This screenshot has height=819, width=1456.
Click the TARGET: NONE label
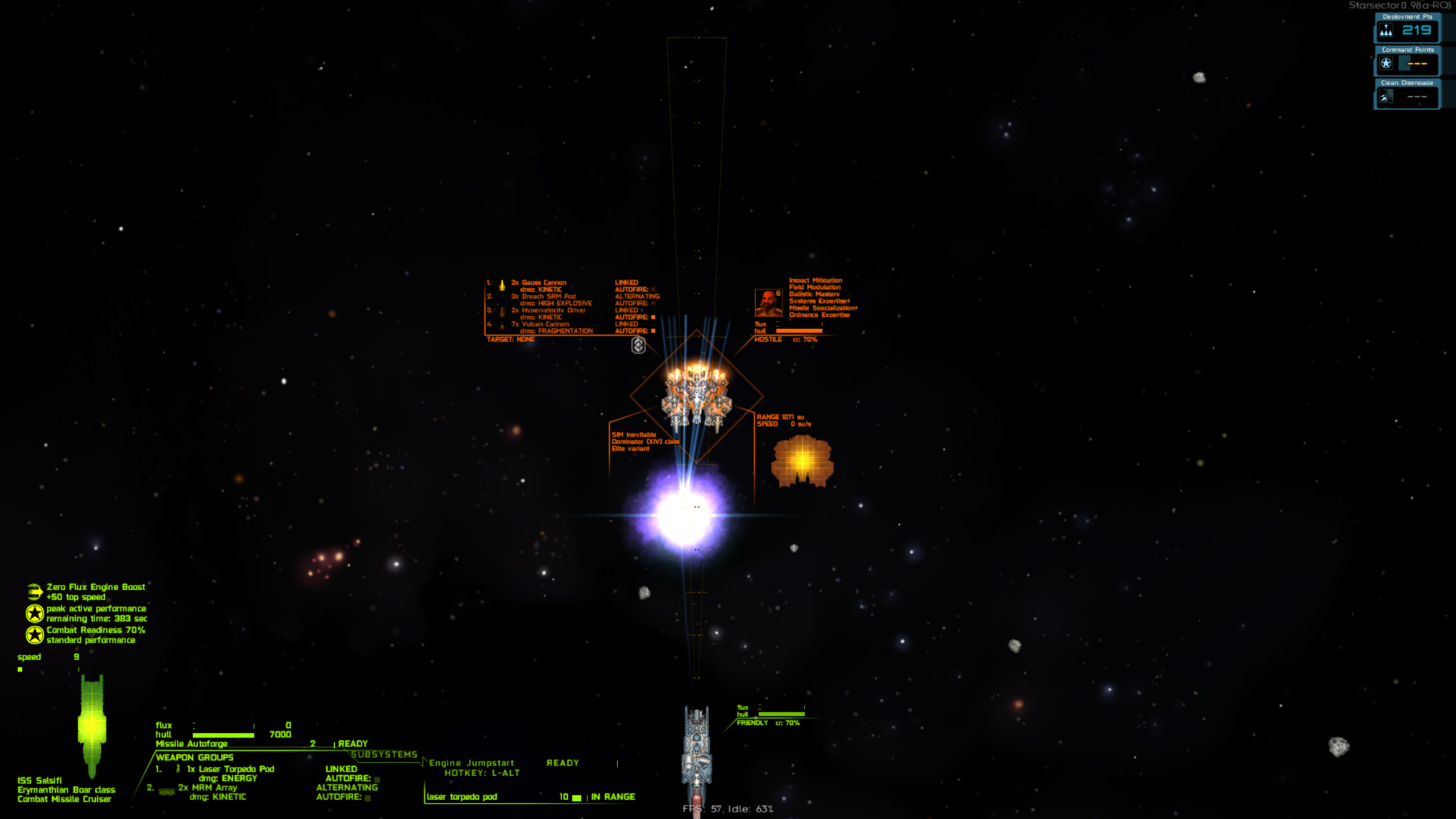510,339
